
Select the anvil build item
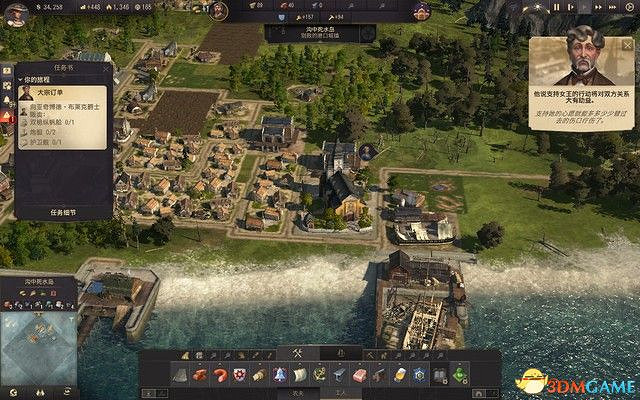pyautogui.click(x=339, y=374)
